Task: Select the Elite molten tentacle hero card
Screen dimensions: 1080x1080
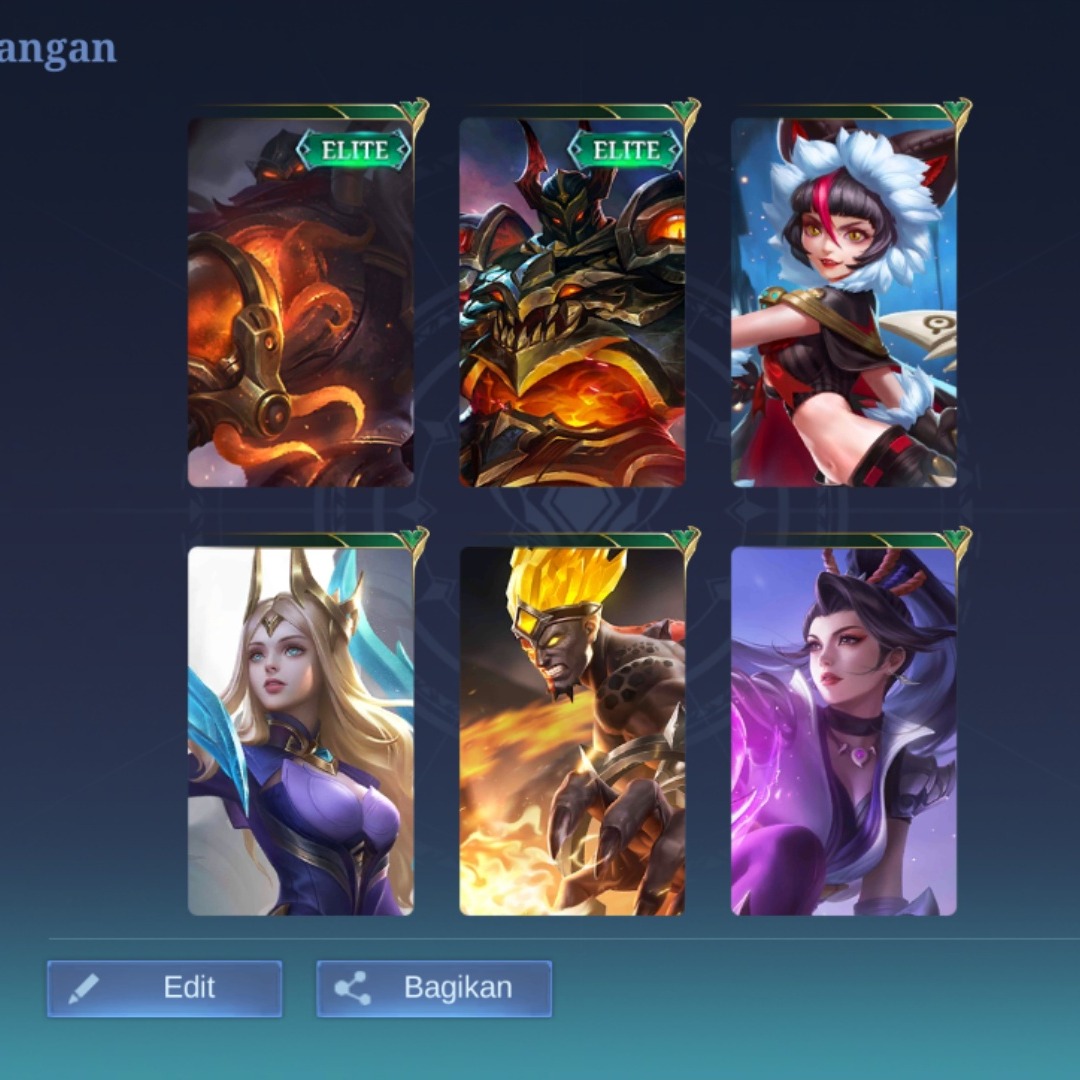Action: [301, 302]
